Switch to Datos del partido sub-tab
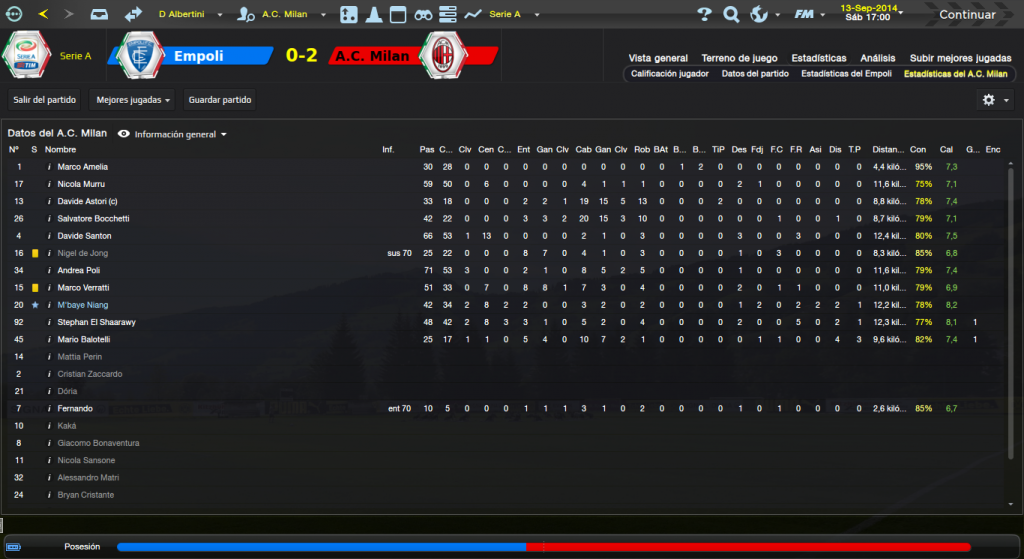The width and height of the screenshot is (1024, 559). [754, 74]
